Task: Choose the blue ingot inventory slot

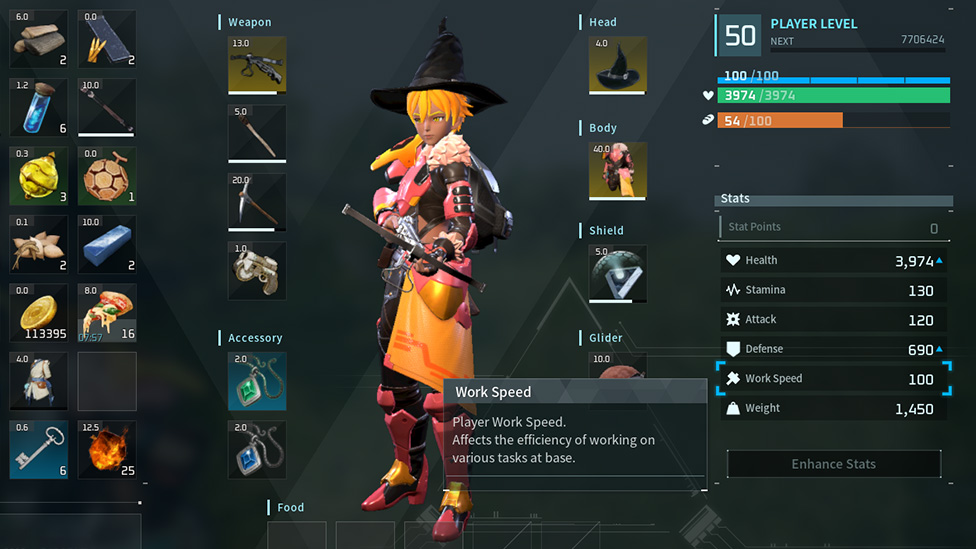Action: (107, 244)
